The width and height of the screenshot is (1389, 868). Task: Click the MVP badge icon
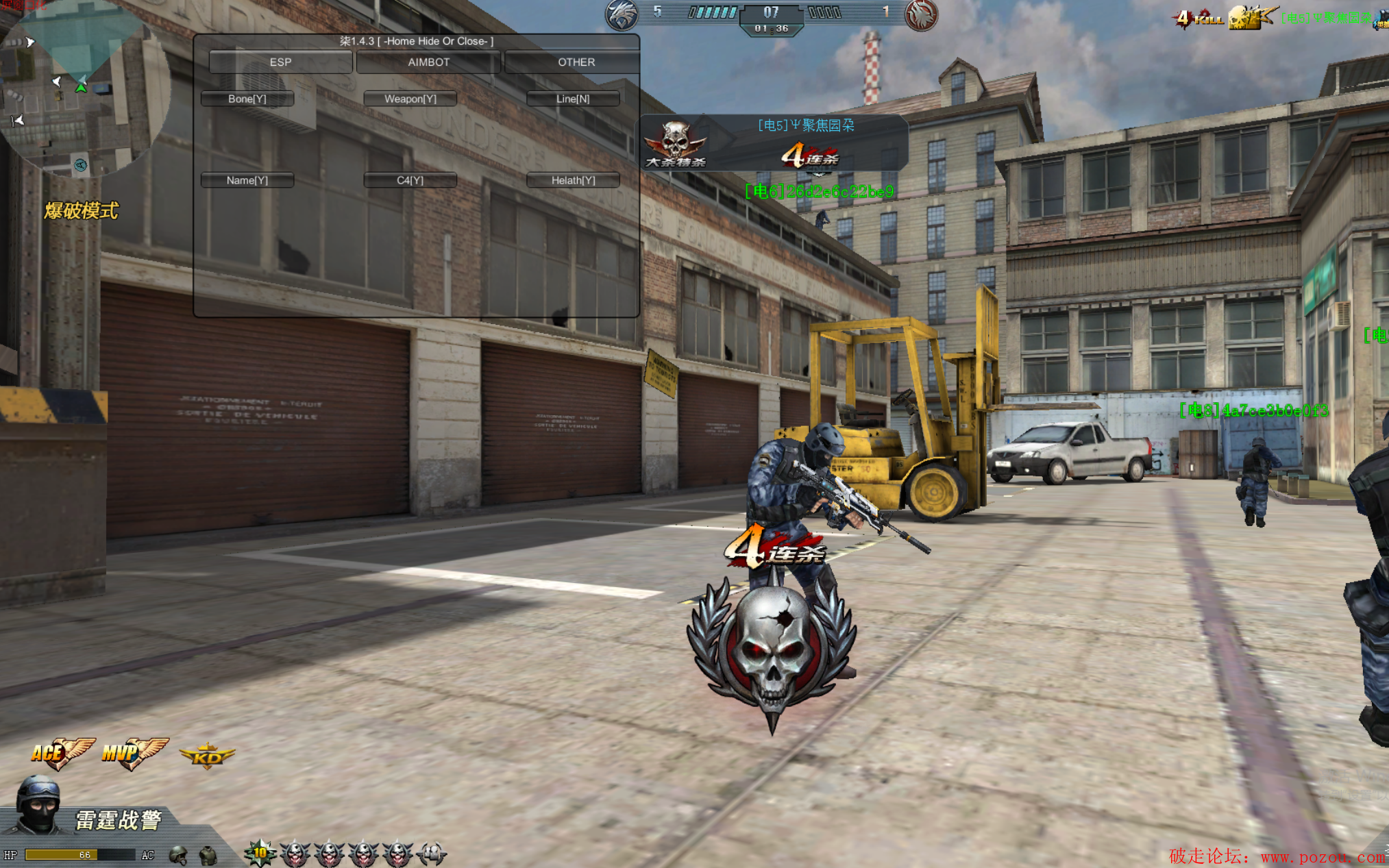point(134,753)
